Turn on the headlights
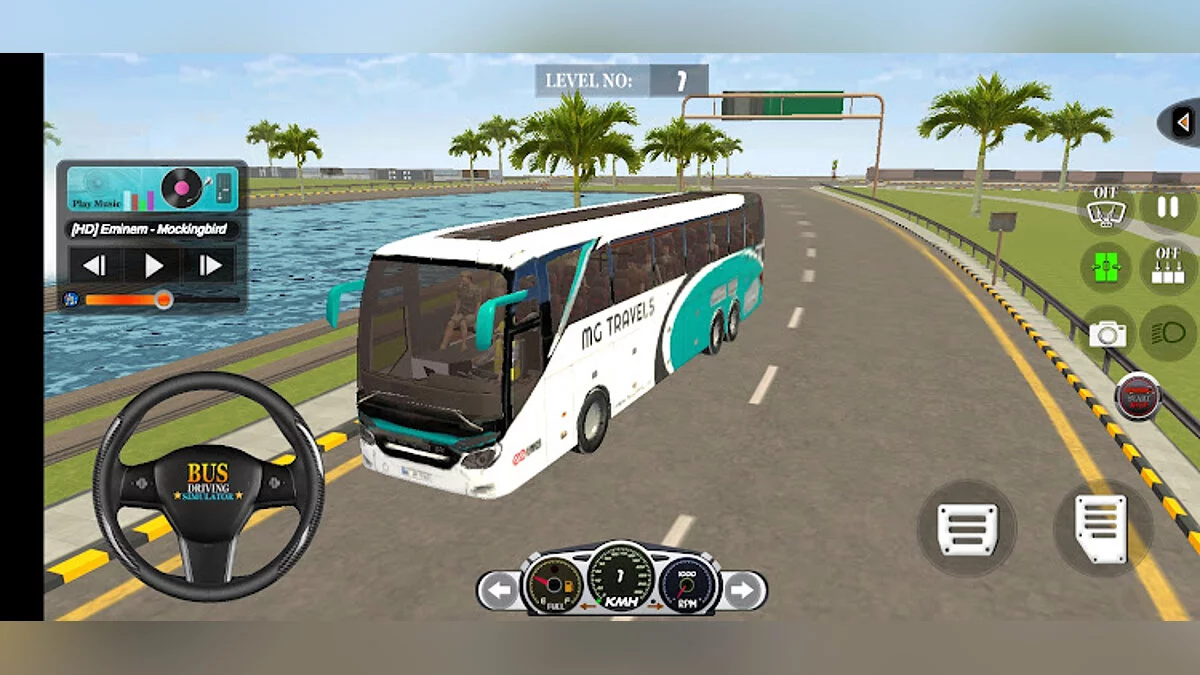This screenshot has height=675, width=1200. point(1167,333)
